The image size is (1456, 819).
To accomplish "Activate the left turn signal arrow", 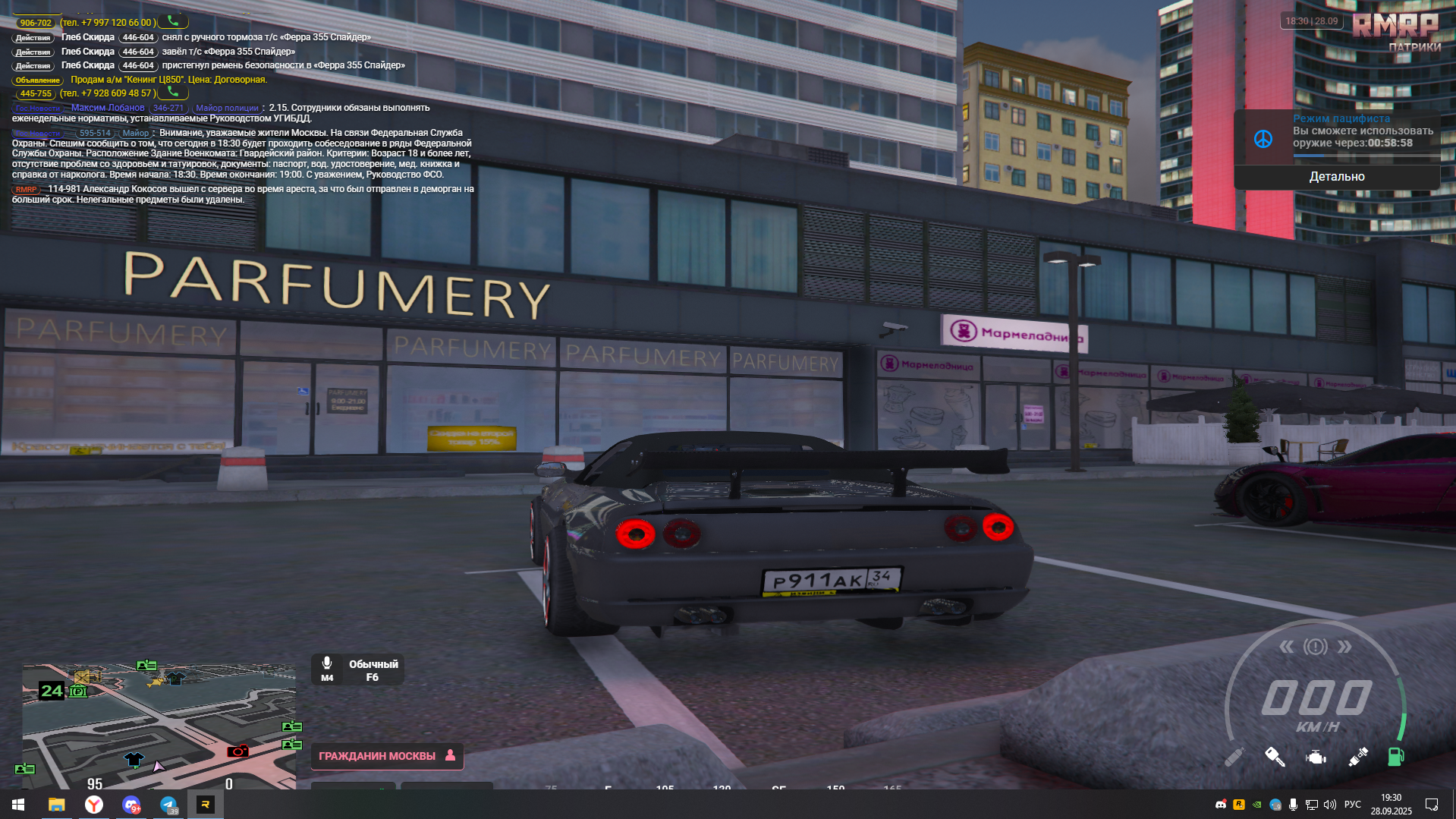I will [1287, 647].
